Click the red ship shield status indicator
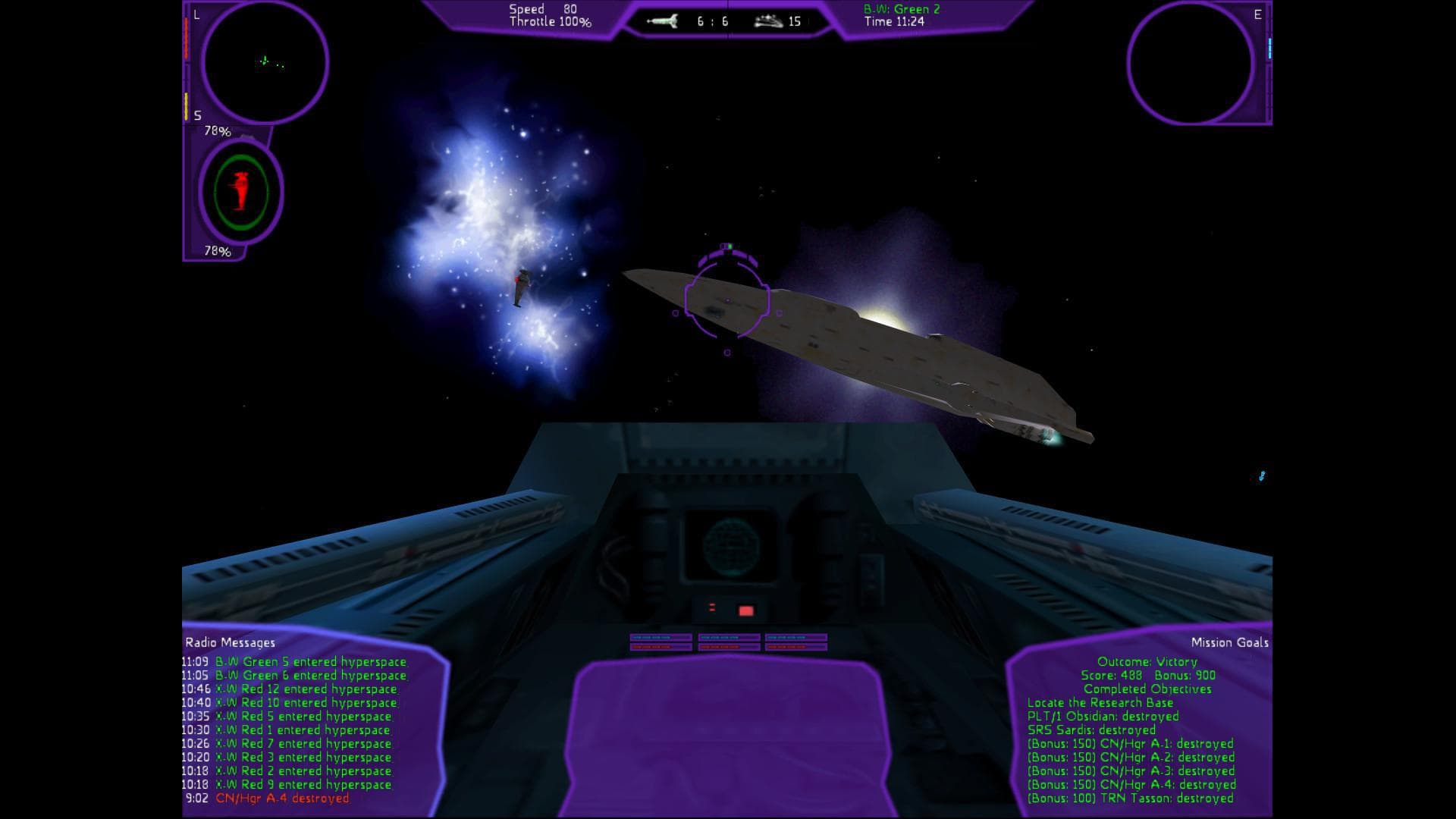 241,191
